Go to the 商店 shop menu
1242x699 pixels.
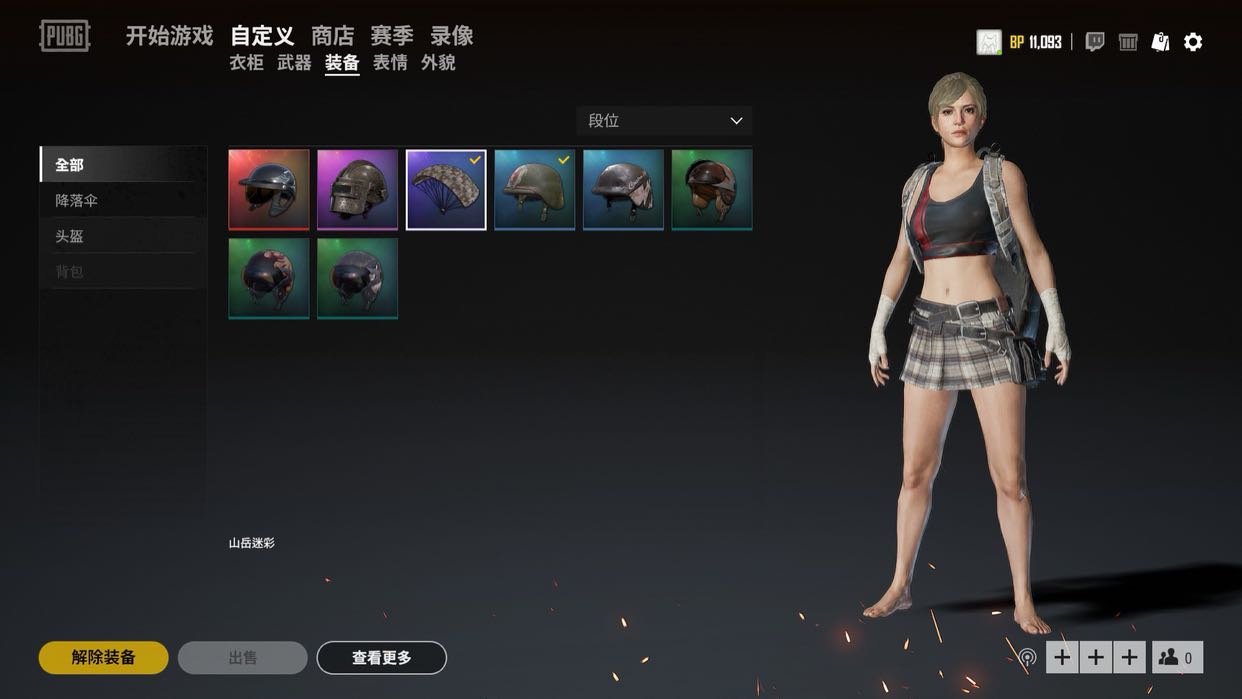click(332, 36)
